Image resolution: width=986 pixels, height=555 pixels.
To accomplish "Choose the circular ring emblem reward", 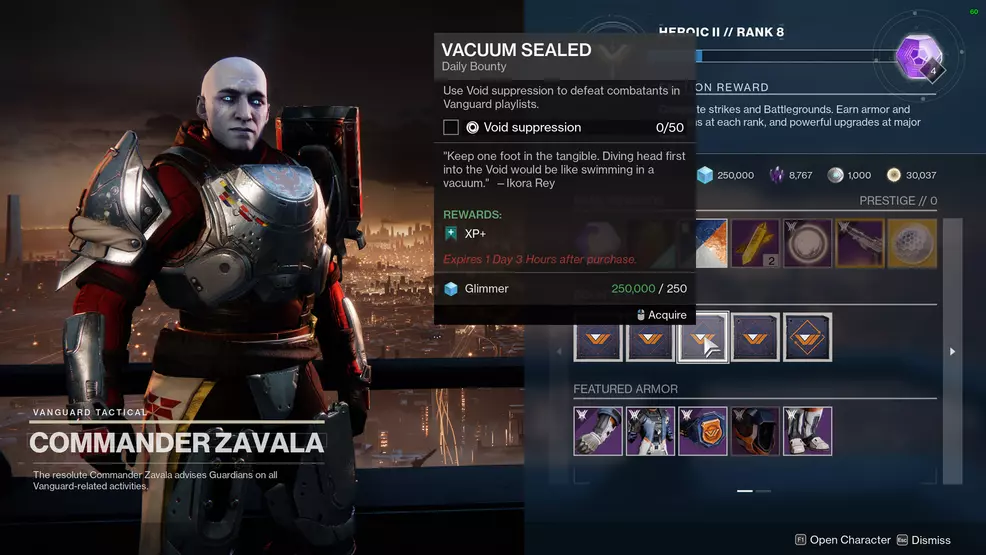I will 807,244.
